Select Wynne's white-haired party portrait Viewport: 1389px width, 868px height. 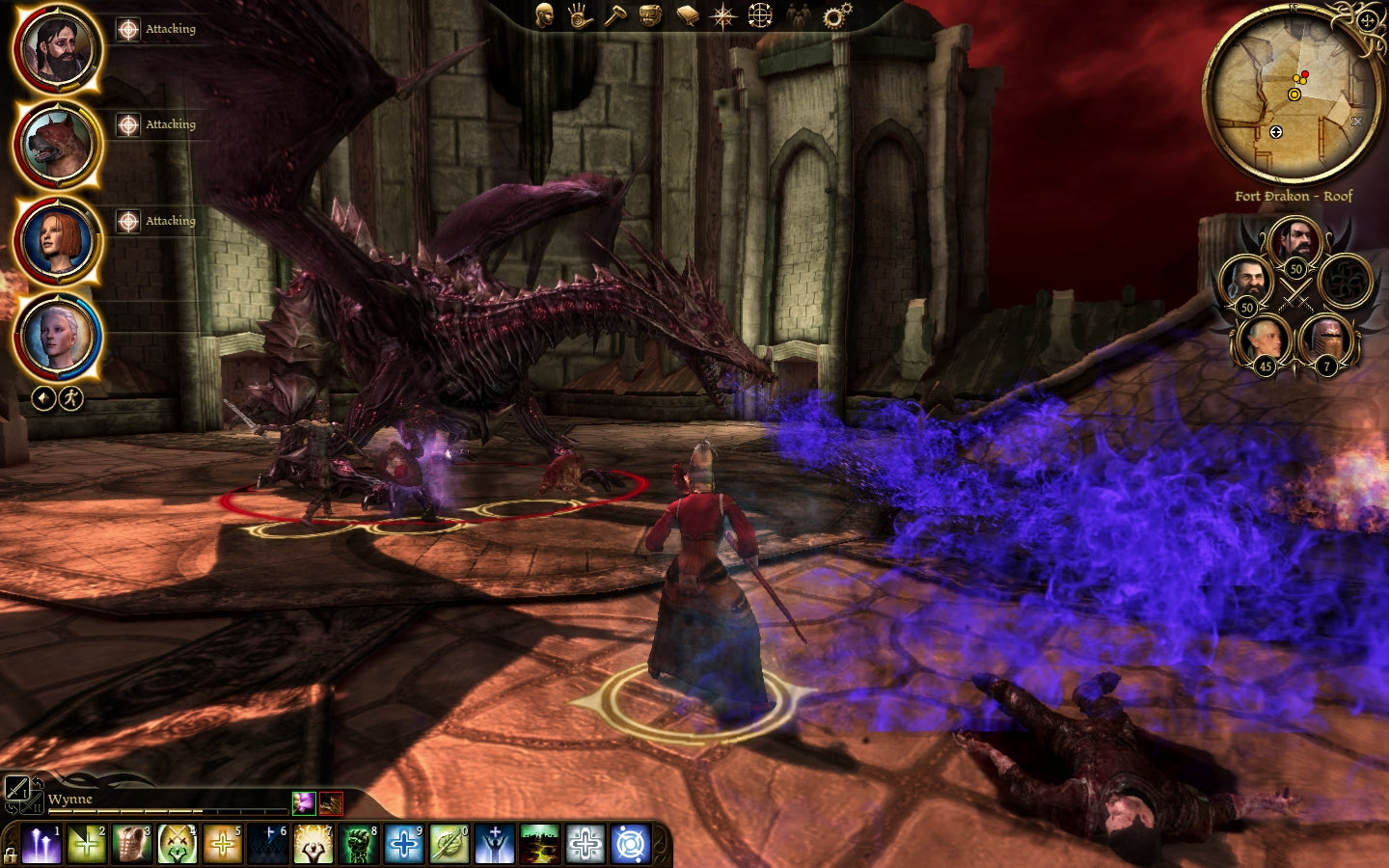[x=57, y=337]
